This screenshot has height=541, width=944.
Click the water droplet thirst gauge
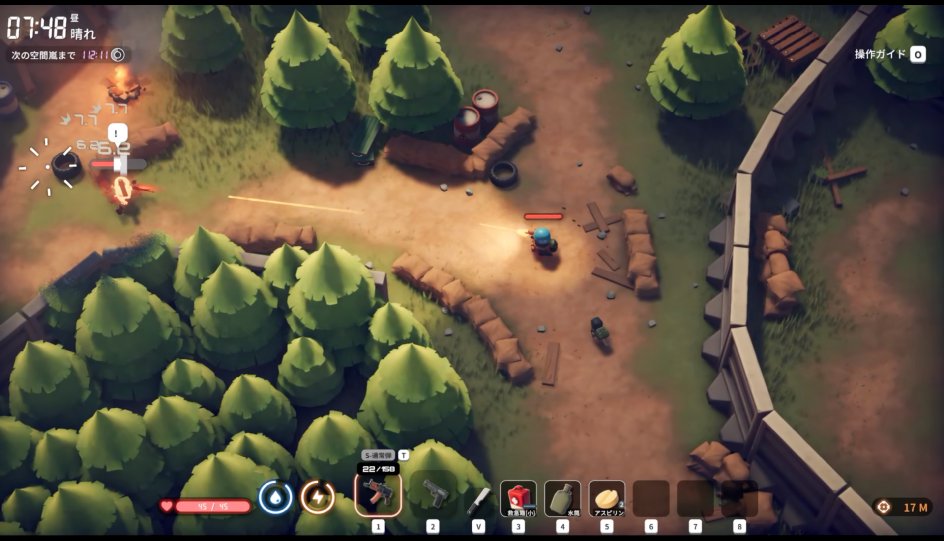pos(275,497)
